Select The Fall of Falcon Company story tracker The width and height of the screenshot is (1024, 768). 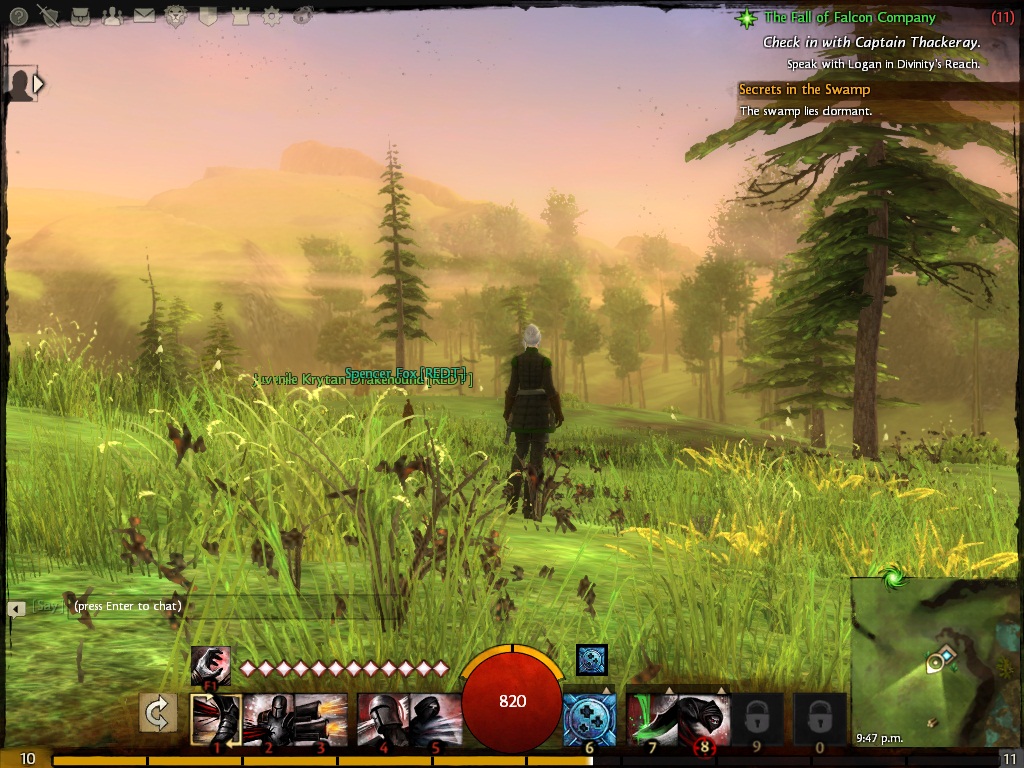850,18
